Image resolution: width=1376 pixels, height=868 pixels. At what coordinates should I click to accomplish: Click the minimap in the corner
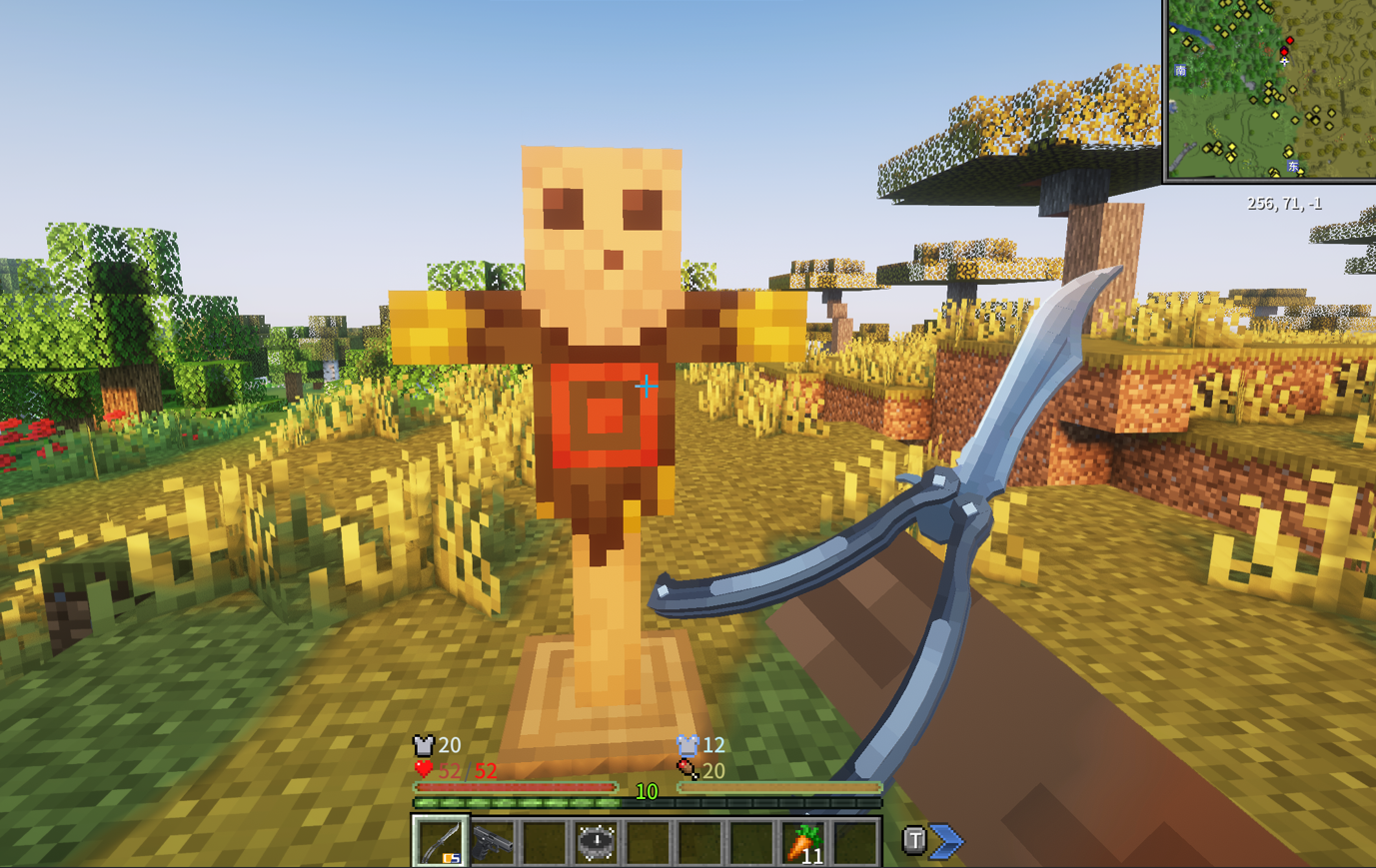click(x=1270, y=90)
